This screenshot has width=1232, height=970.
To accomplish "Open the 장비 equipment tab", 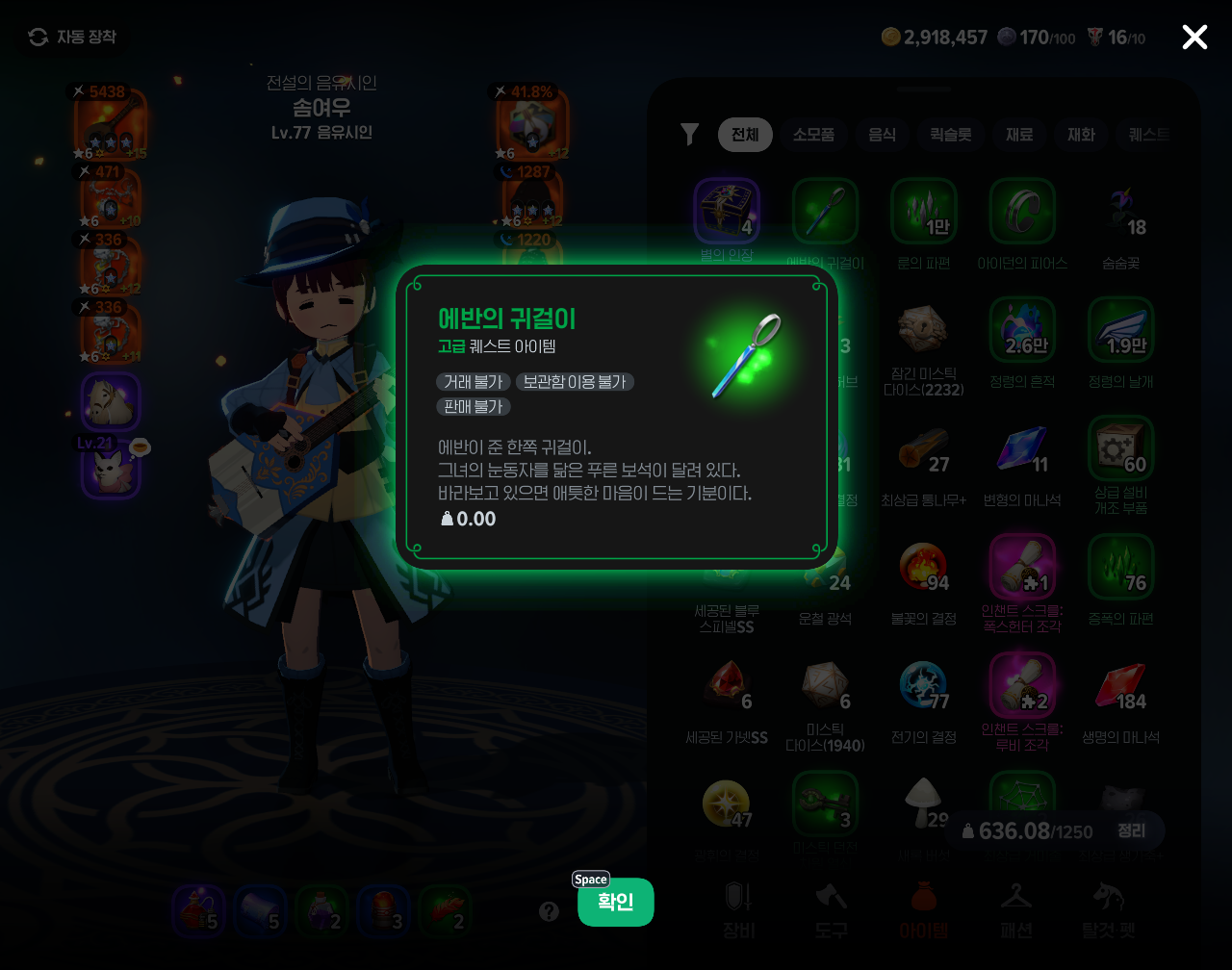I will [x=738, y=909].
